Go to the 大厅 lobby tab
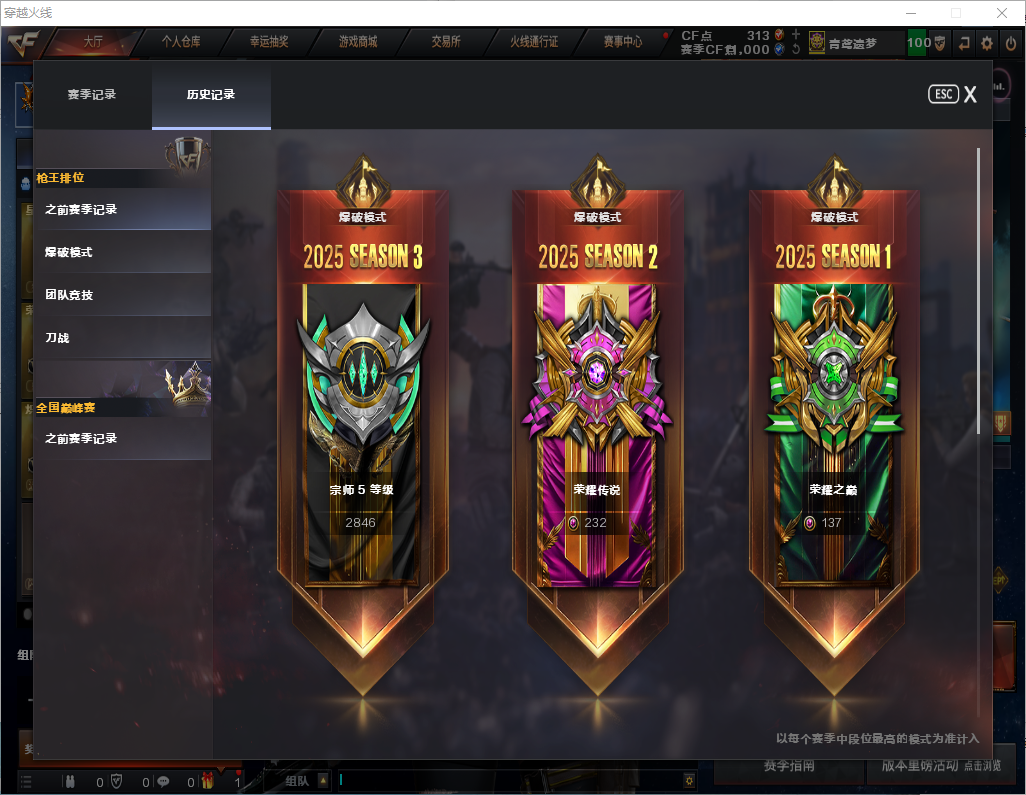 coord(93,42)
